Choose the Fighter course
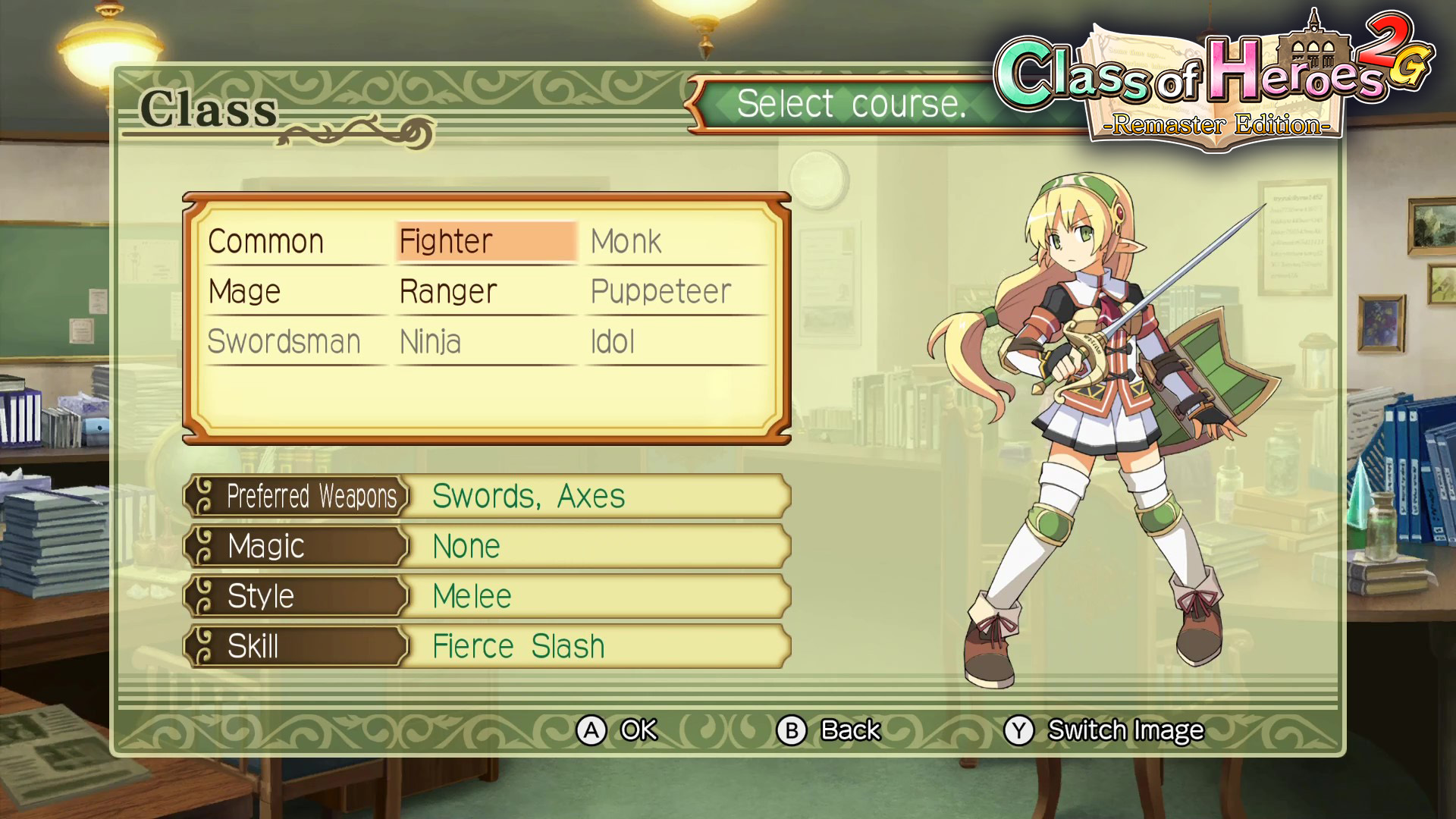Viewport: 1456px width, 819px height. tap(447, 242)
